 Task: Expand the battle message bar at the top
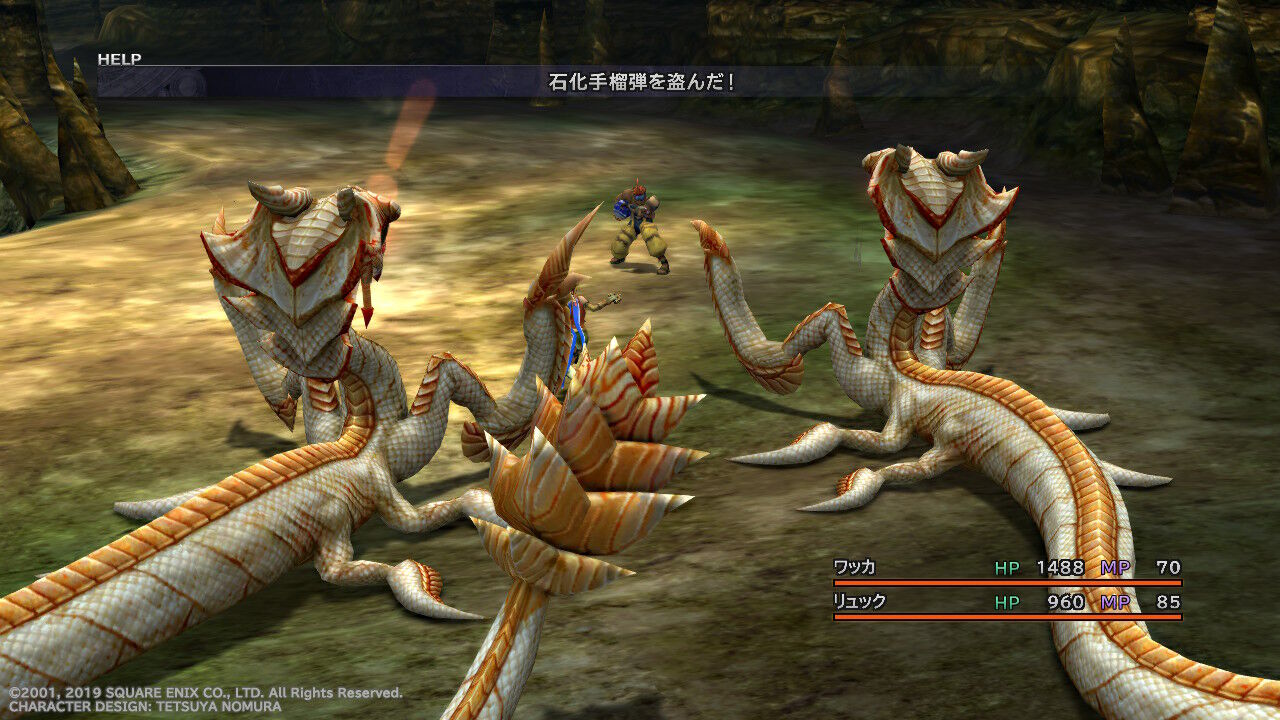(640, 85)
